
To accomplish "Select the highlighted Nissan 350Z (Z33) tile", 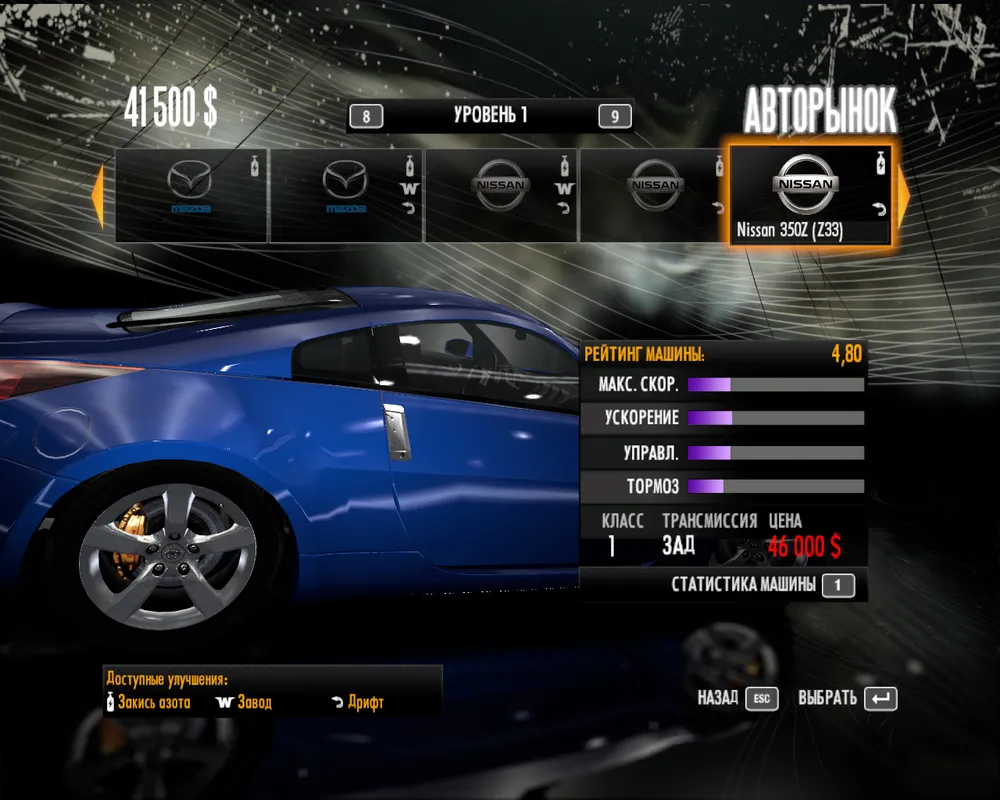I will coord(810,195).
